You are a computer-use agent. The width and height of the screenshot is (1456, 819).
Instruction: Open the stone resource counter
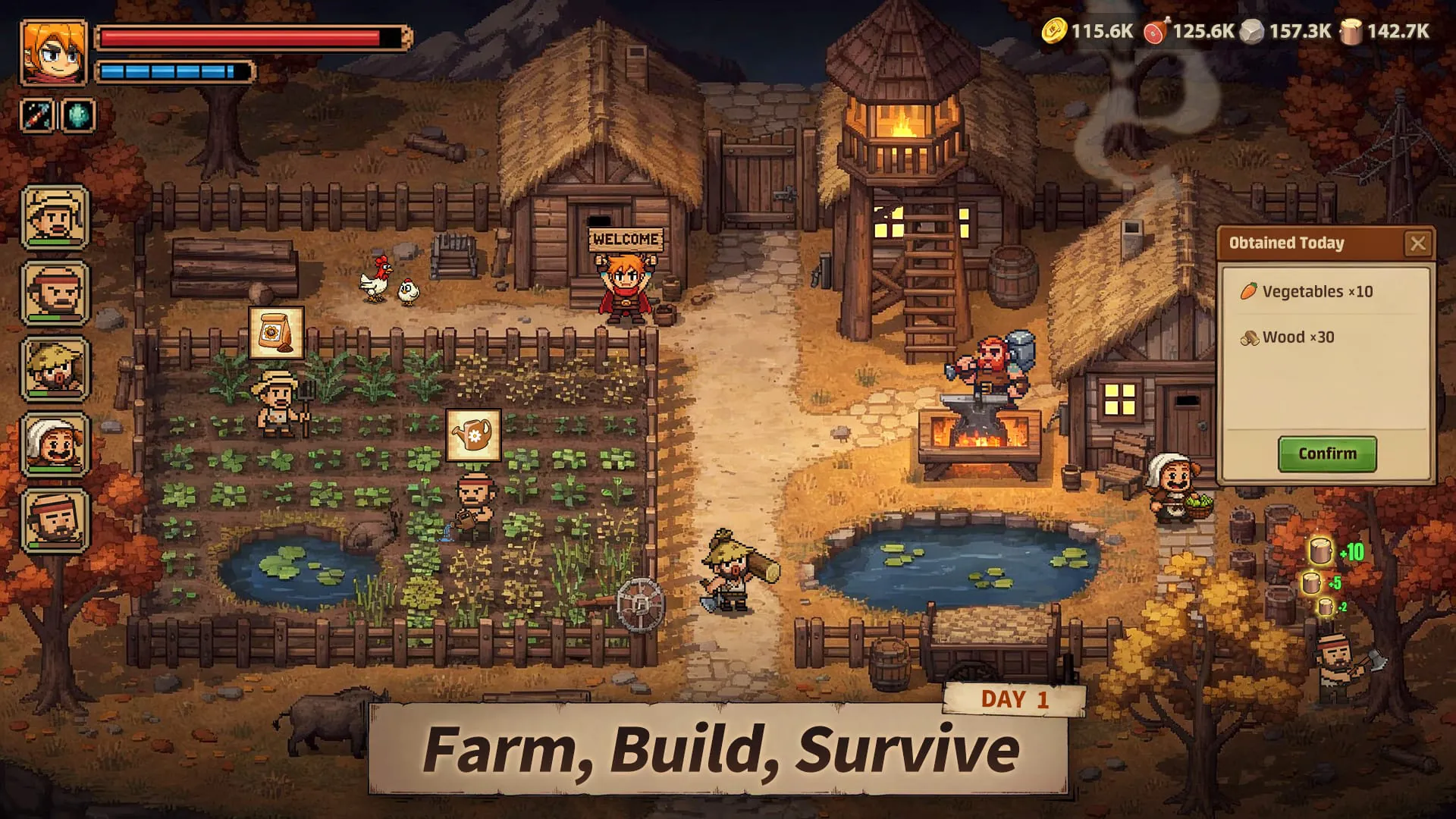pyautogui.click(x=1286, y=31)
